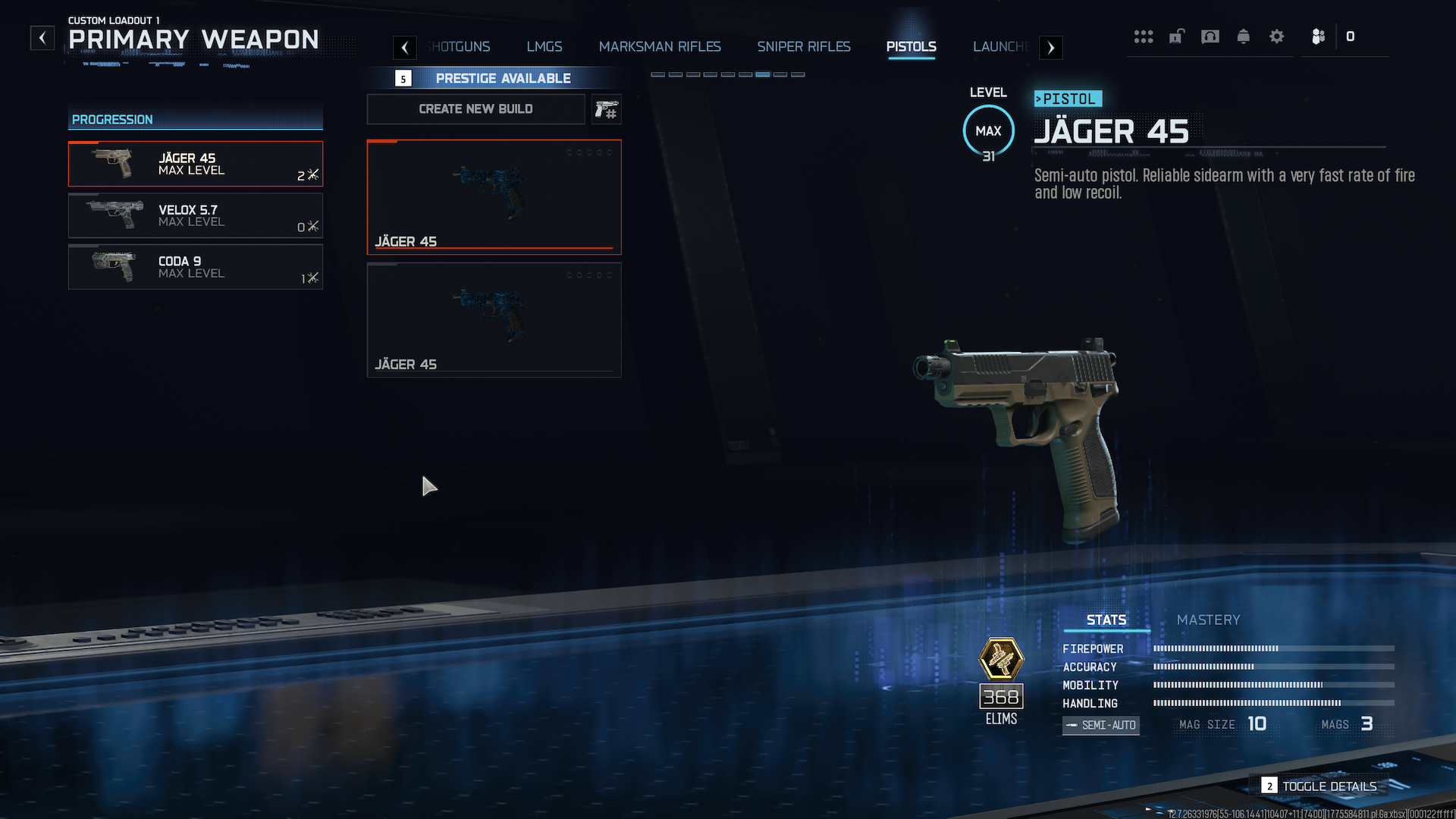The width and height of the screenshot is (1456, 819).
Task: Switch to the LMGs weapon category
Action: pyautogui.click(x=544, y=47)
